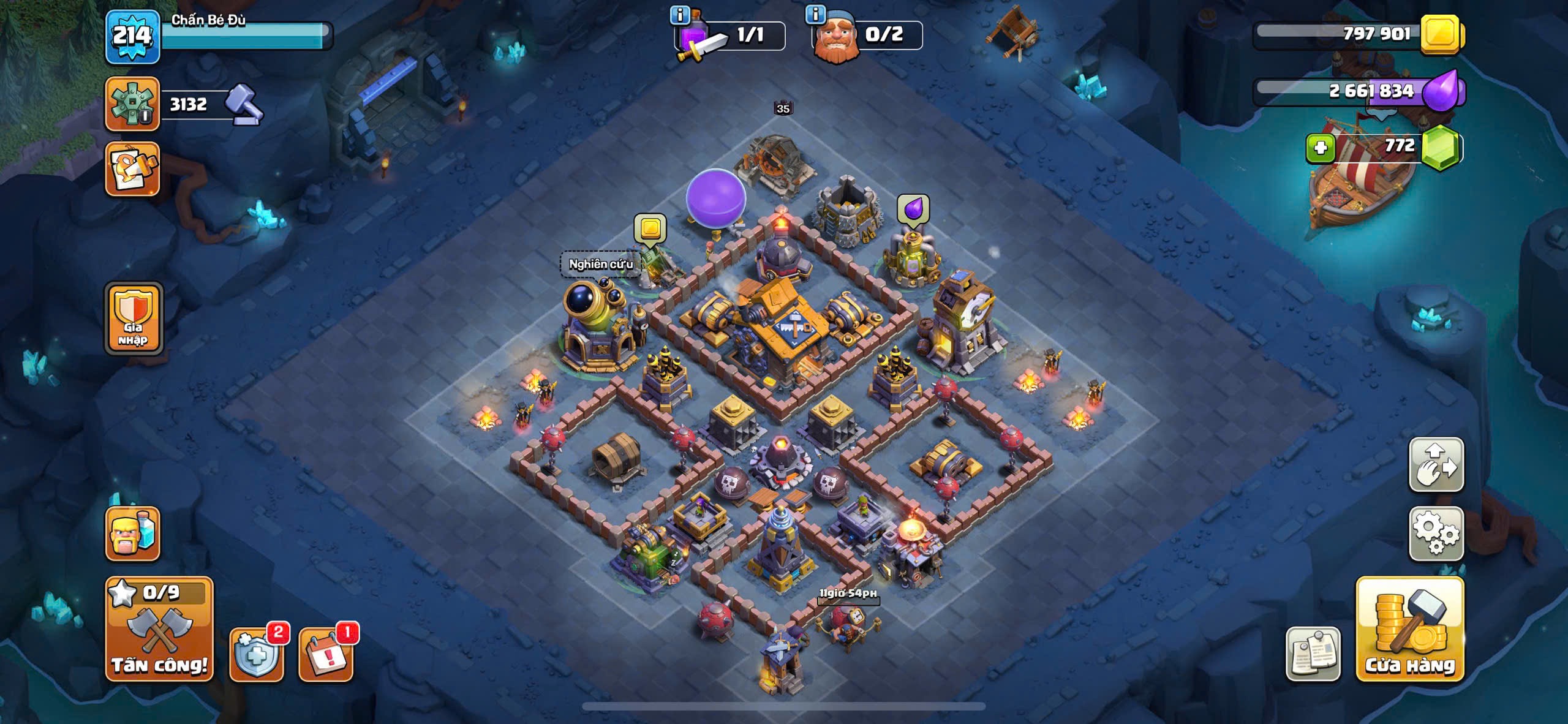Viewport: 1568px width, 724px height.
Task: Add gems with the green plus button
Action: click(x=1321, y=148)
